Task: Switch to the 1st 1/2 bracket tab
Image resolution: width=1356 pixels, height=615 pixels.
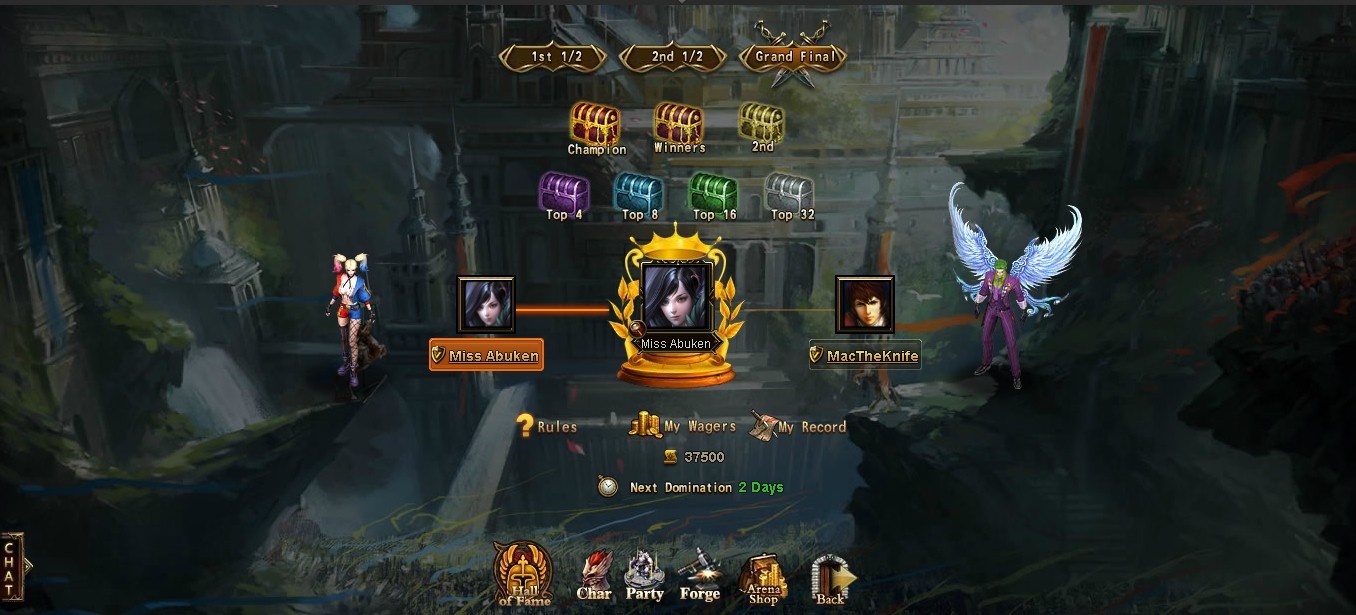Action: point(553,57)
